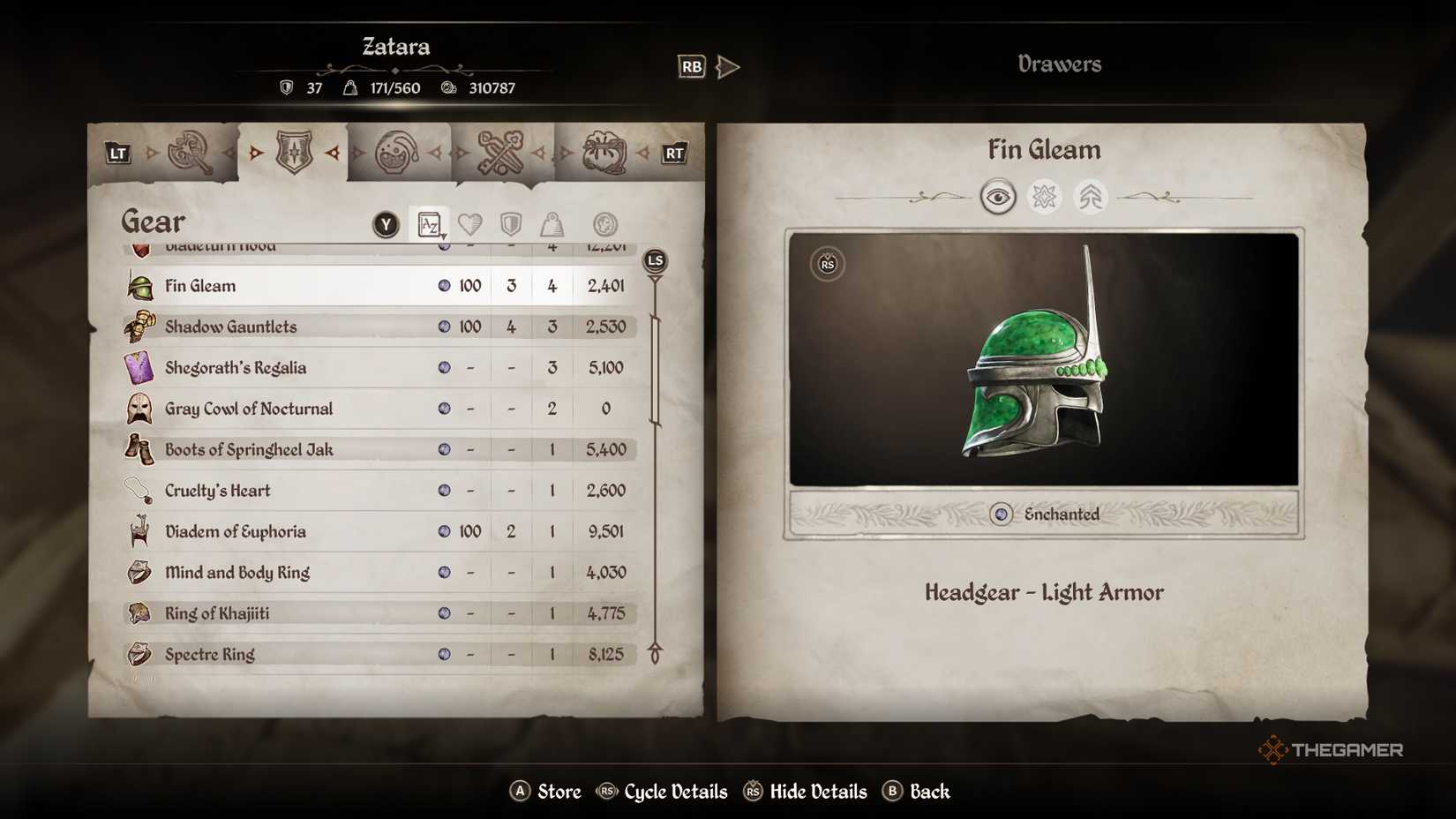This screenshot has height=819, width=1456.
Task: Open the alphabetical sort dropdown
Action: 430,223
